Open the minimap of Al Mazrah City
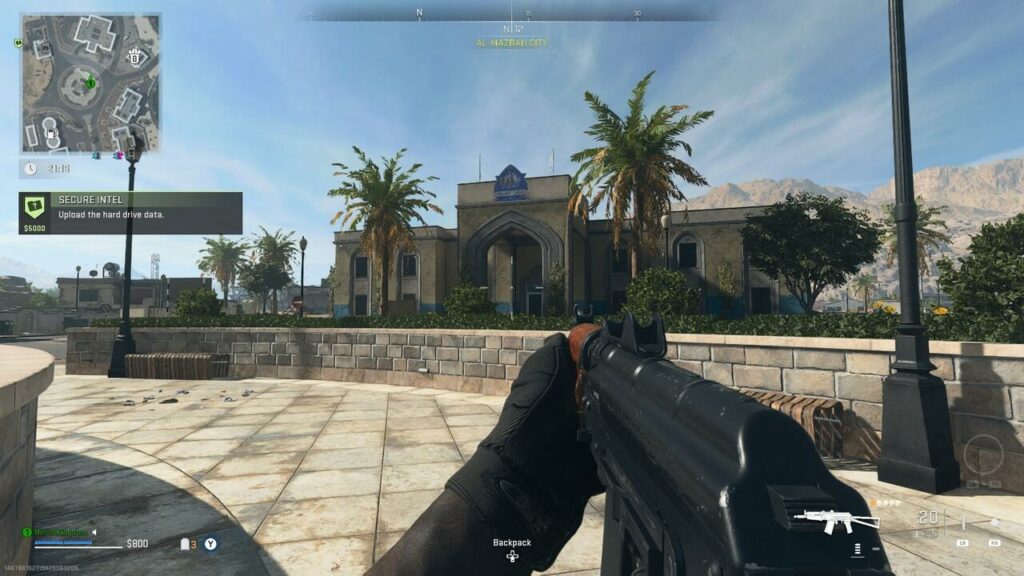The image size is (1024, 576). [90, 82]
